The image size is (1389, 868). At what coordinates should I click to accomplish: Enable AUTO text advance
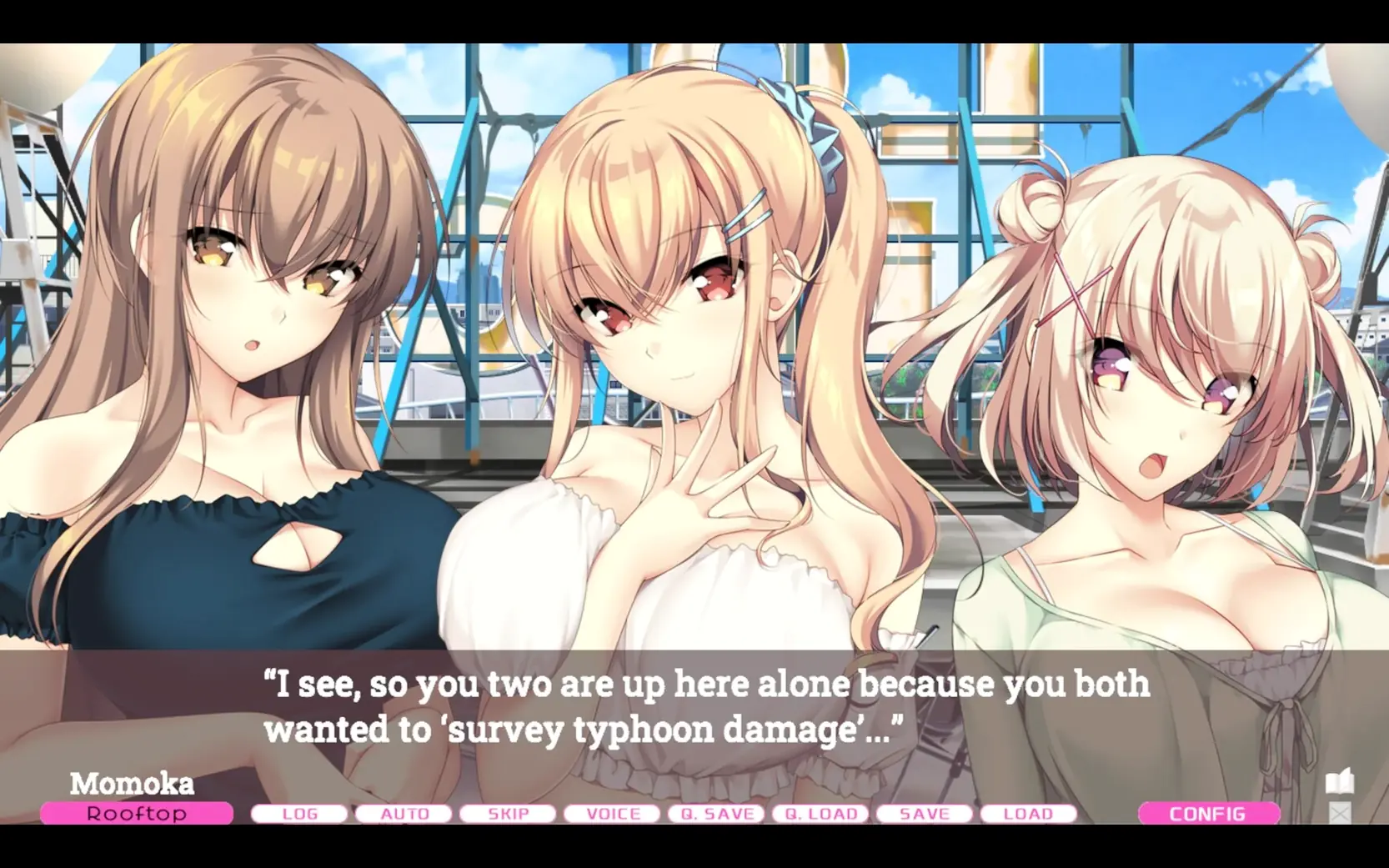404,814
